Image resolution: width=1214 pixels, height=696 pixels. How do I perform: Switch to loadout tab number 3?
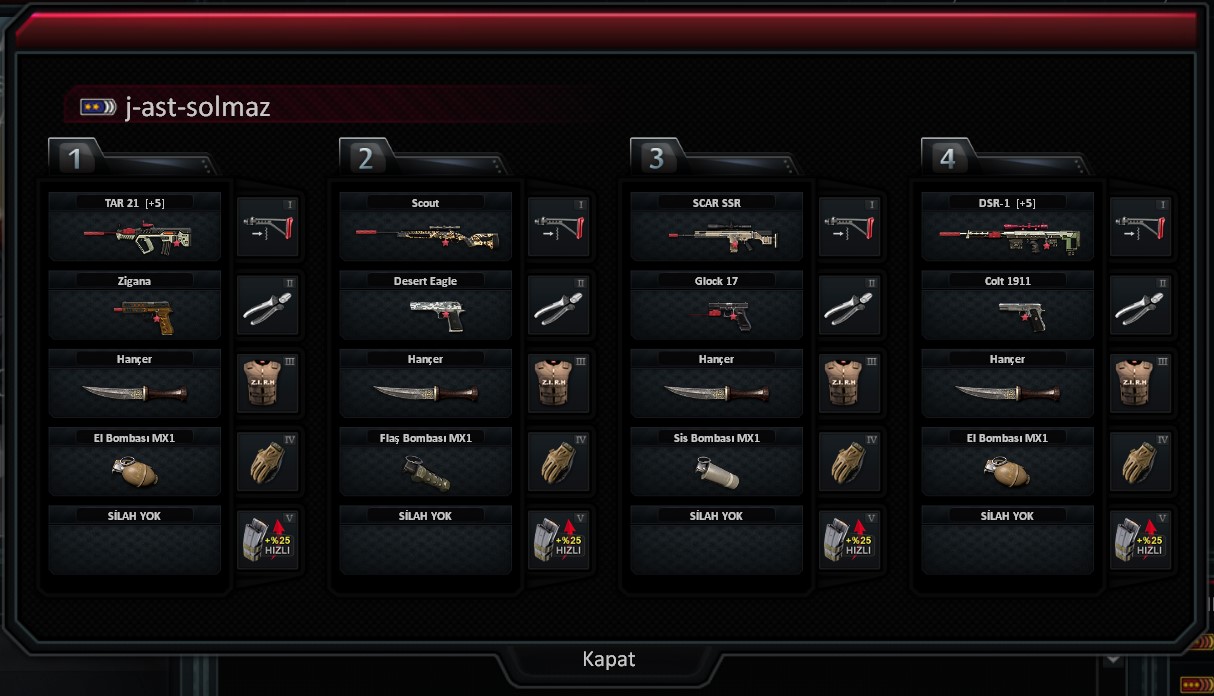coord(657,158)
